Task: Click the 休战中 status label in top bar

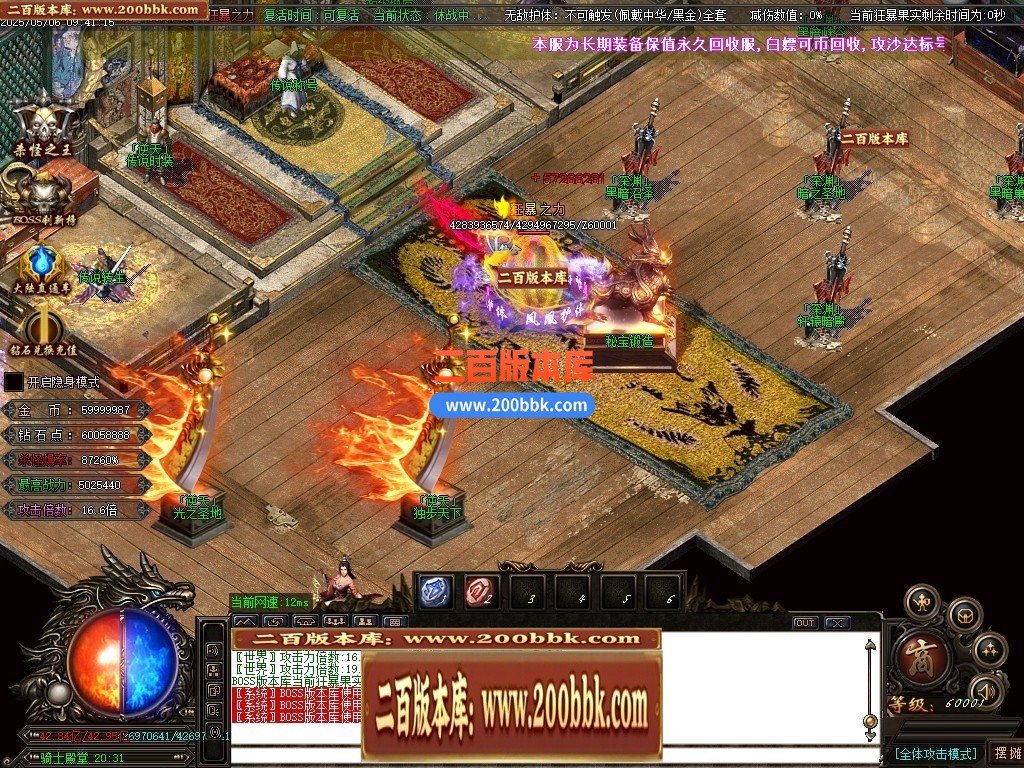Action: point(452,15)
